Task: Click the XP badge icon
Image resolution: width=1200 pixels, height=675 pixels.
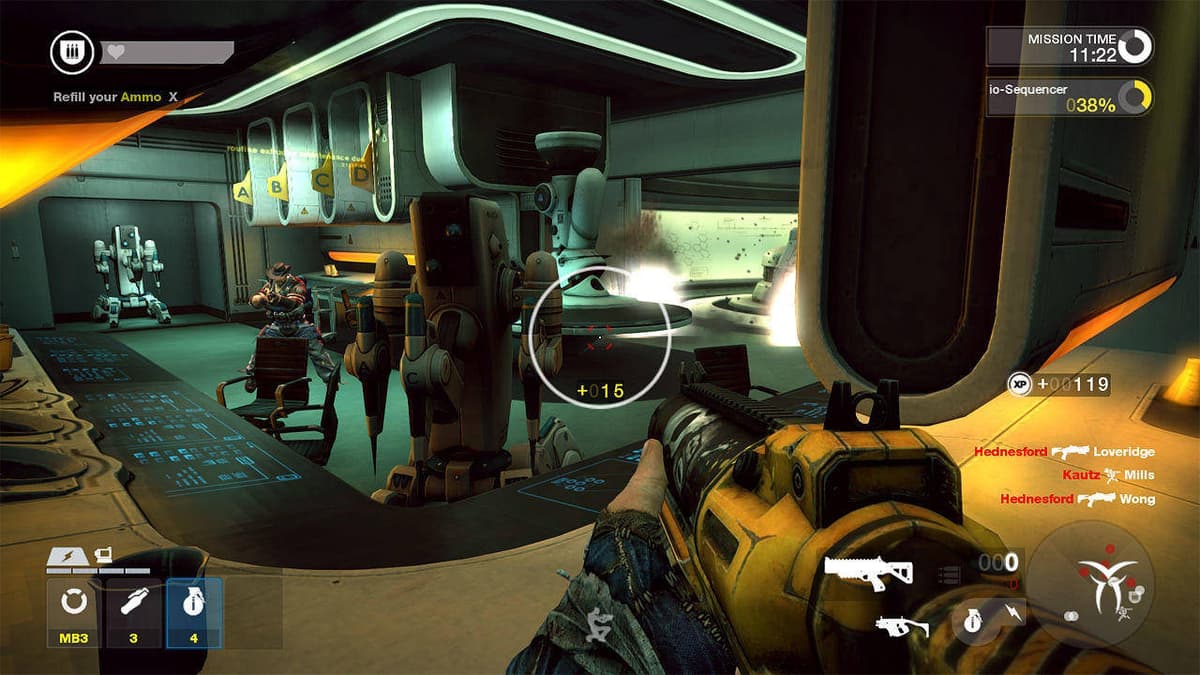Action: point(1020,383)
